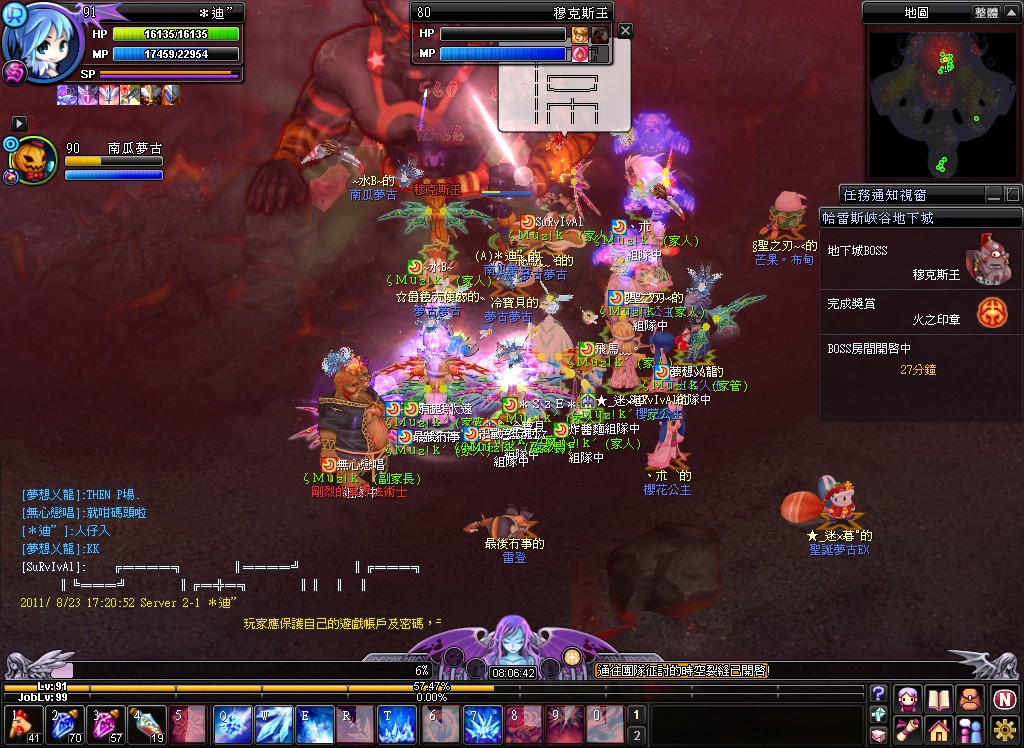Open the full map with 整體 button
The height and width of the screenshot is (748, 1024).
point(985,13)
